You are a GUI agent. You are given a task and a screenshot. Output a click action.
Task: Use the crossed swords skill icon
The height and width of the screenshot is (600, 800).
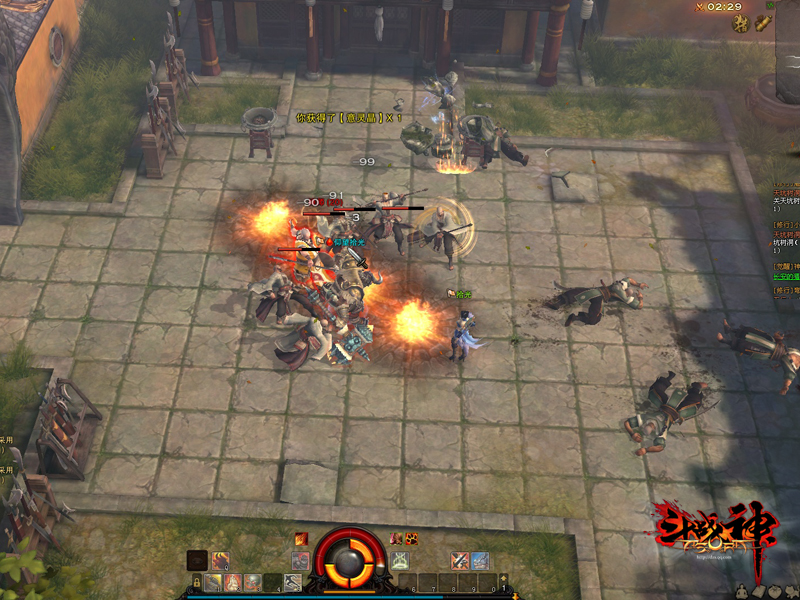459,560
